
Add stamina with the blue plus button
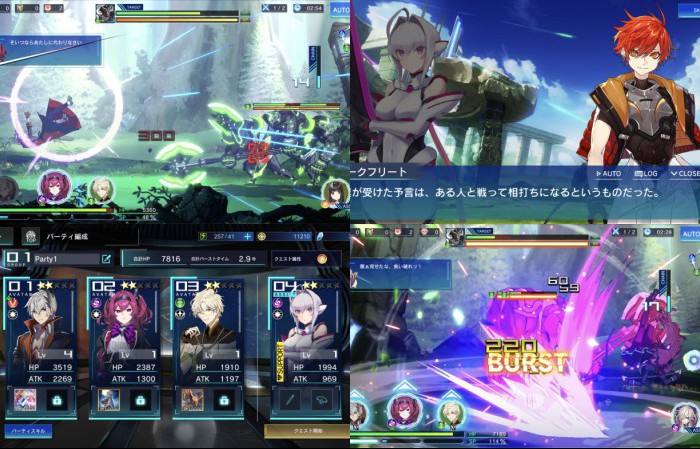pyautogui.click(x=247, y=236)
